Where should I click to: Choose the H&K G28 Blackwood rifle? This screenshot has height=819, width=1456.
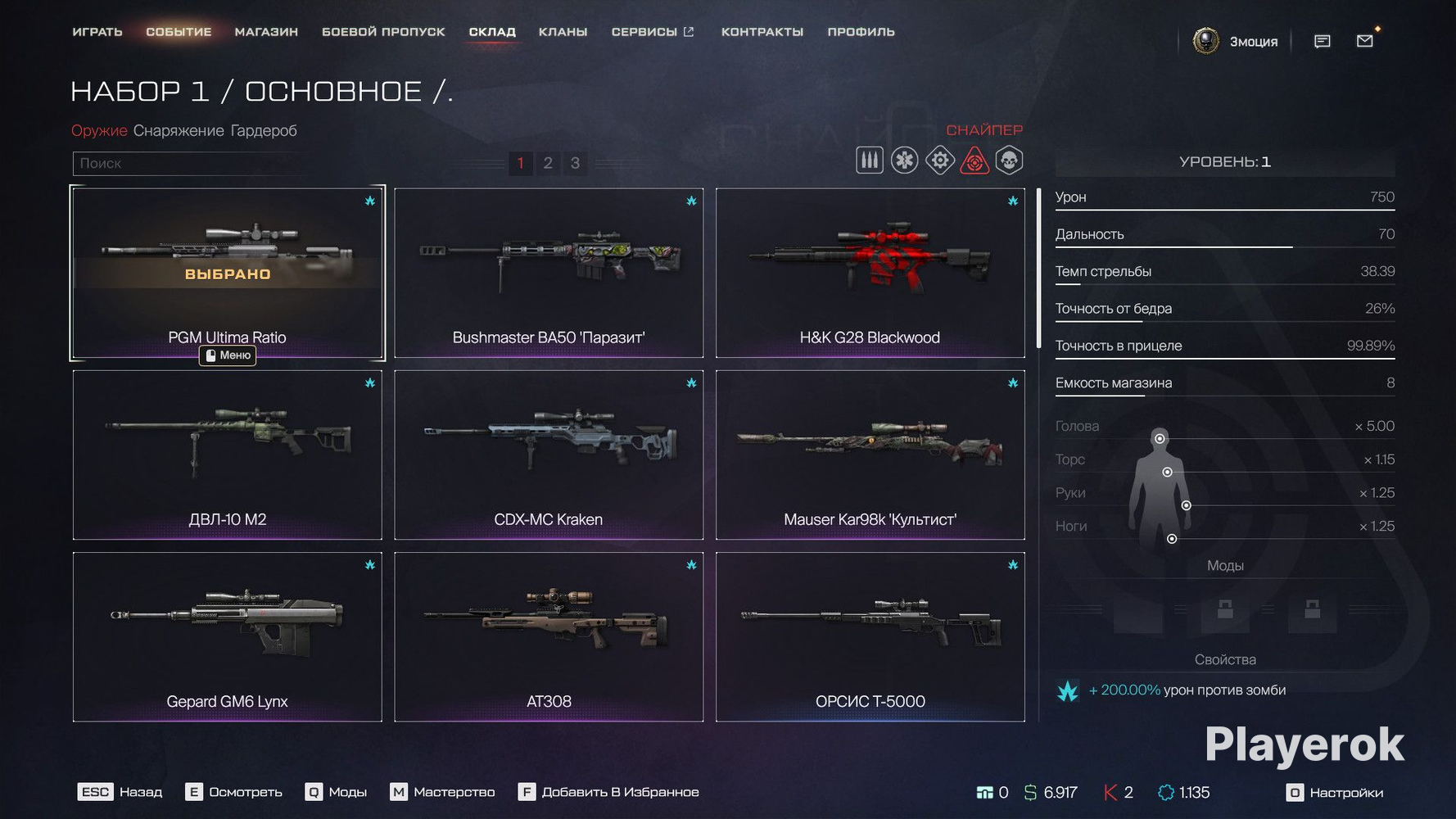click(870, 273)
